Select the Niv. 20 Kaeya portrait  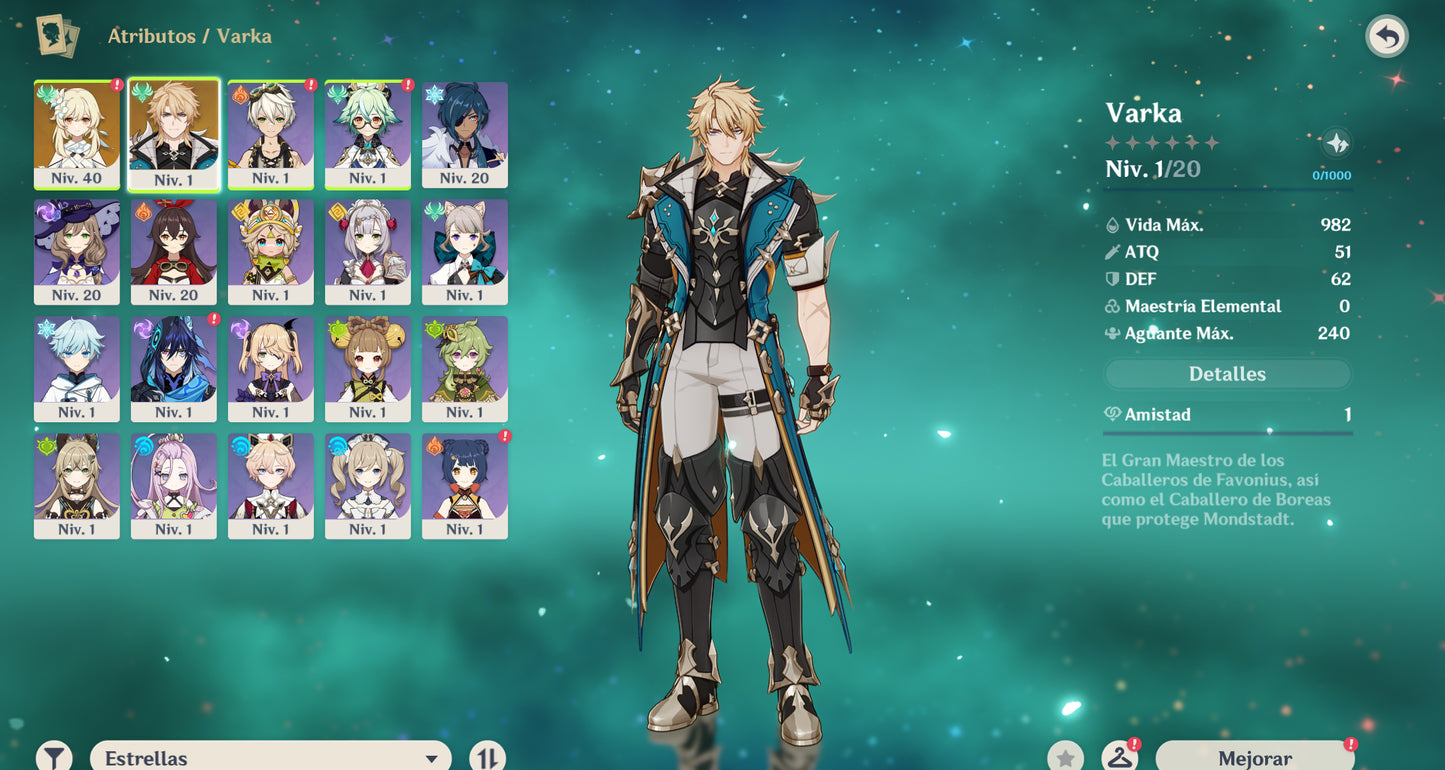(x=464, y=135)
